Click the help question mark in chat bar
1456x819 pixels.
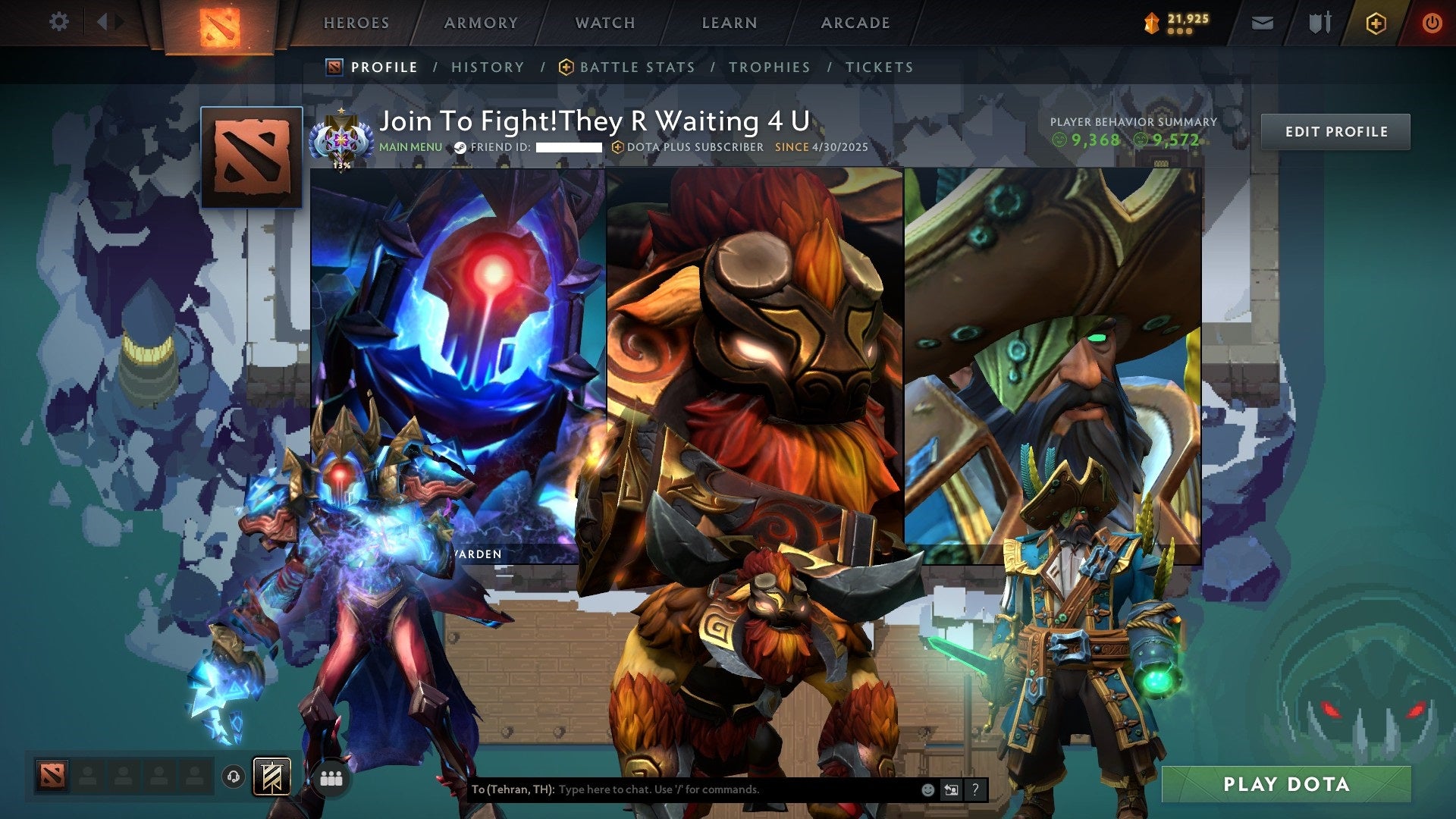coord(975,789)
